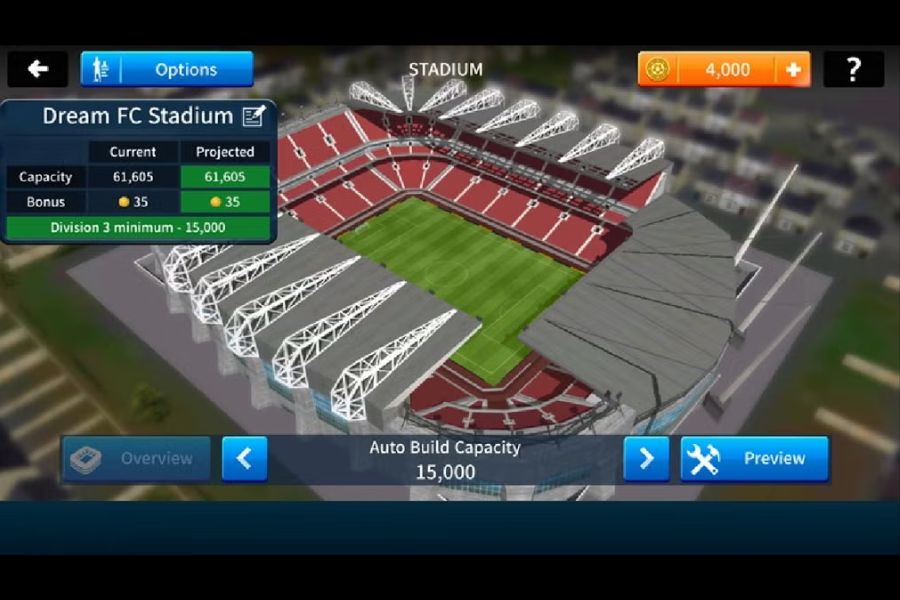The image size is (900, 600).
Task: Decrease Auto Build Capacity with left arrow
Action: (244, 459)
